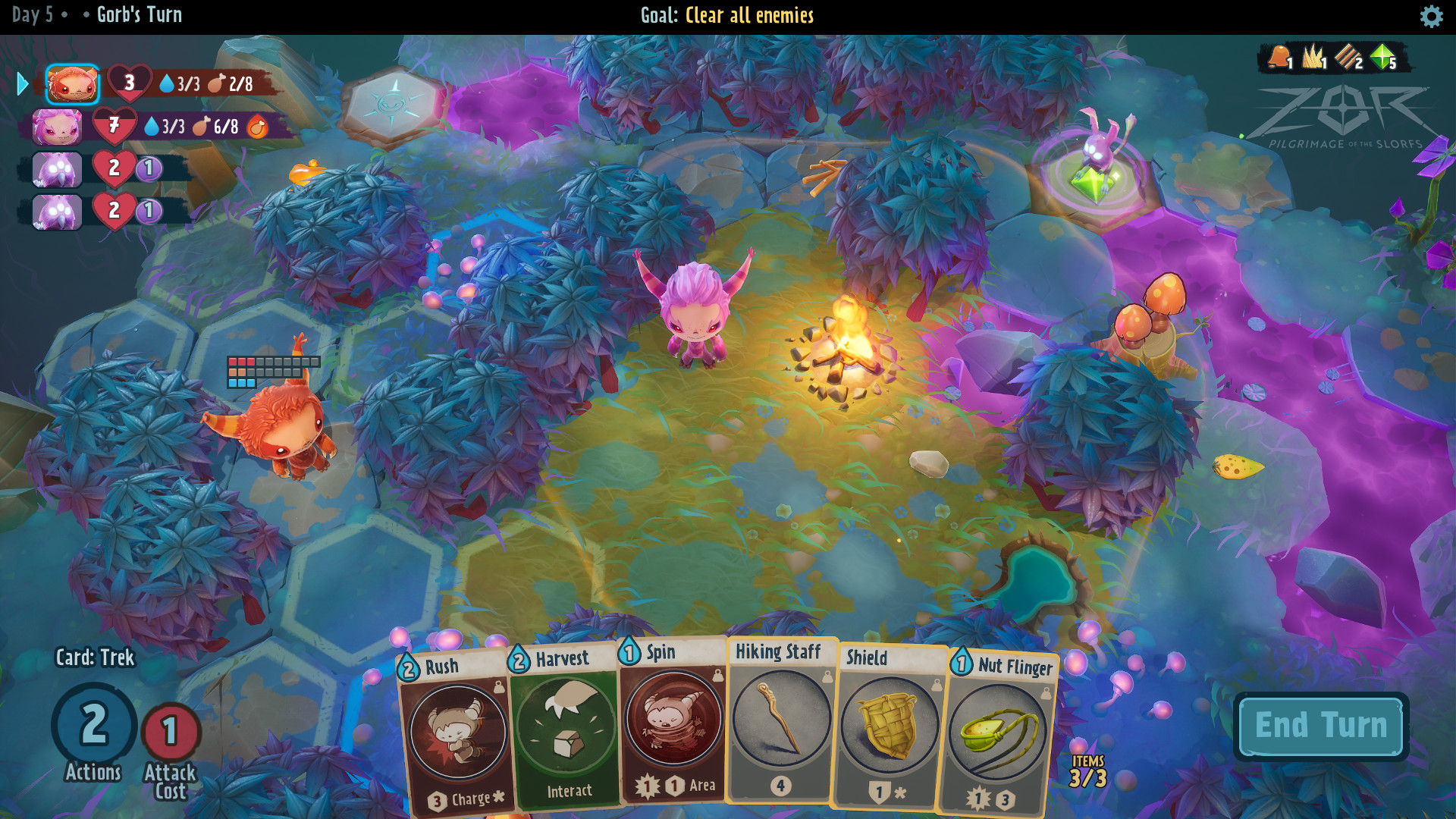Click the pink slorf's water meter showing 3/3
The width and height of the screenshot is (1456, 819).
168,127
